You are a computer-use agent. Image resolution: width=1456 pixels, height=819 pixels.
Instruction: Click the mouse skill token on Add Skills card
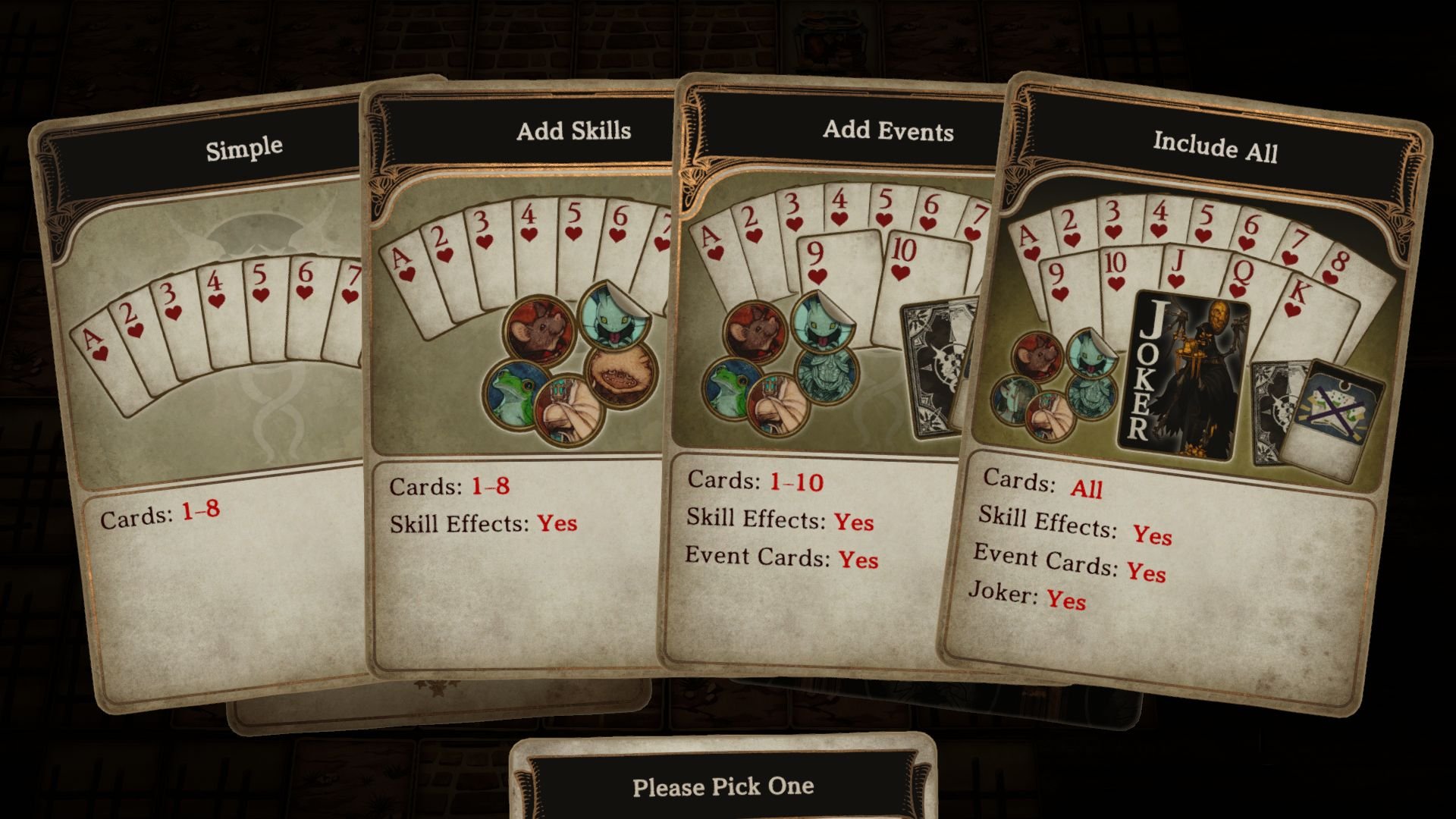coord(539,332)
